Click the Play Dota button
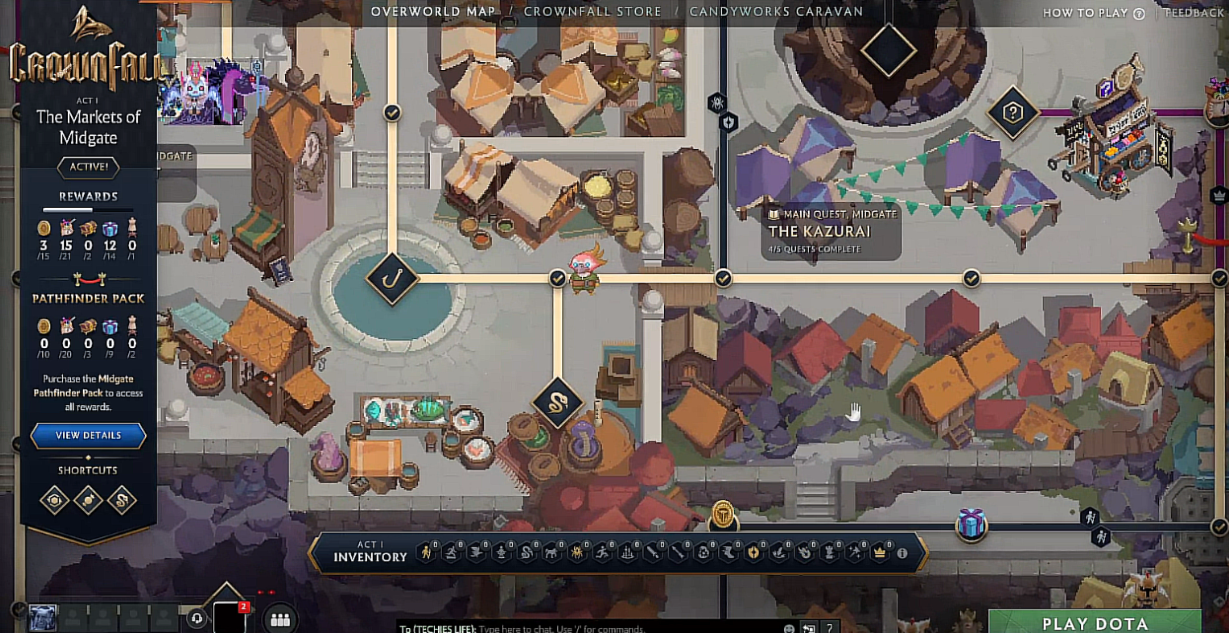Screen dimensions: 1229x633 pyautogui.click(x=1095, y=622)
